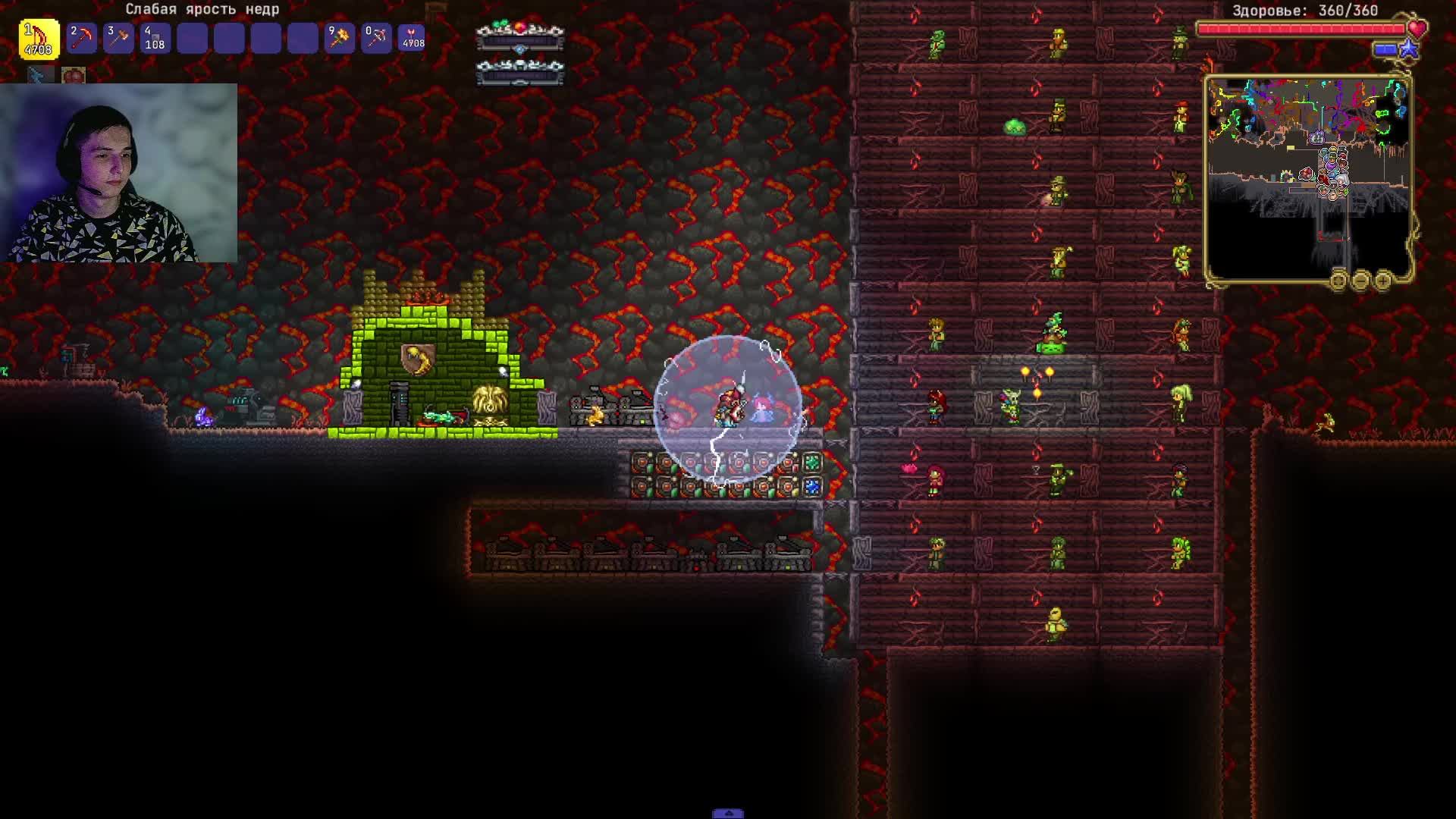
Task: Reset the minimap zoom to default
Action: [1338, 281]
